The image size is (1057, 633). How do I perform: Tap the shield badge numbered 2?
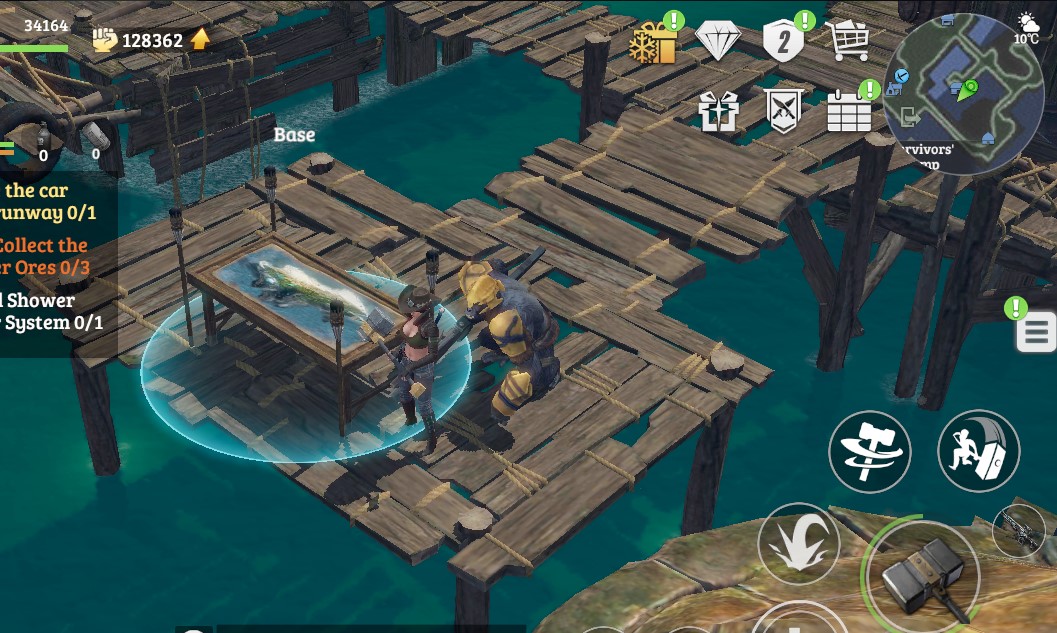point(784,42)
